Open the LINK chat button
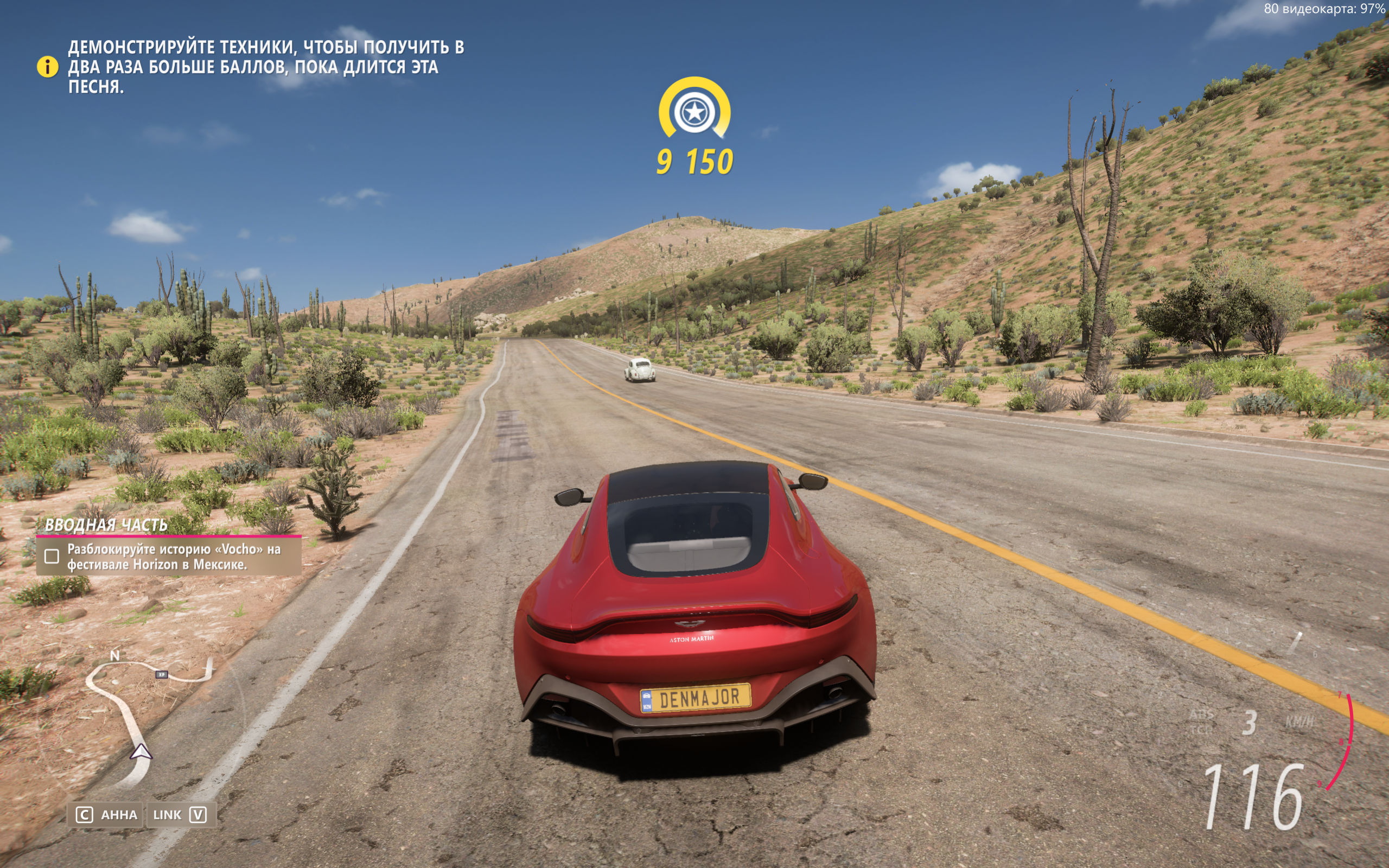The width and height of the screenshot is (1389, 868). pos(180,815)
